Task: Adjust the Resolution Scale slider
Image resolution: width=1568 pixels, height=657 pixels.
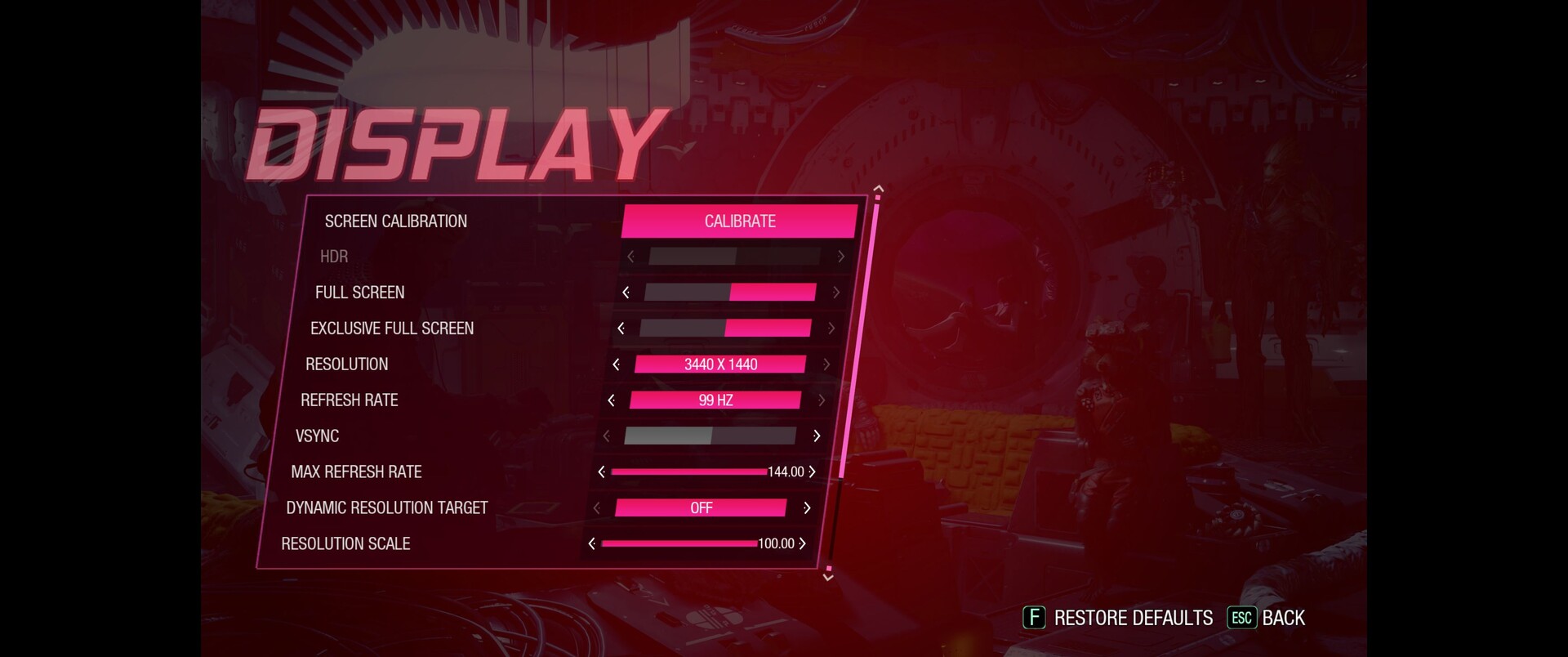Action: point(679,544)
